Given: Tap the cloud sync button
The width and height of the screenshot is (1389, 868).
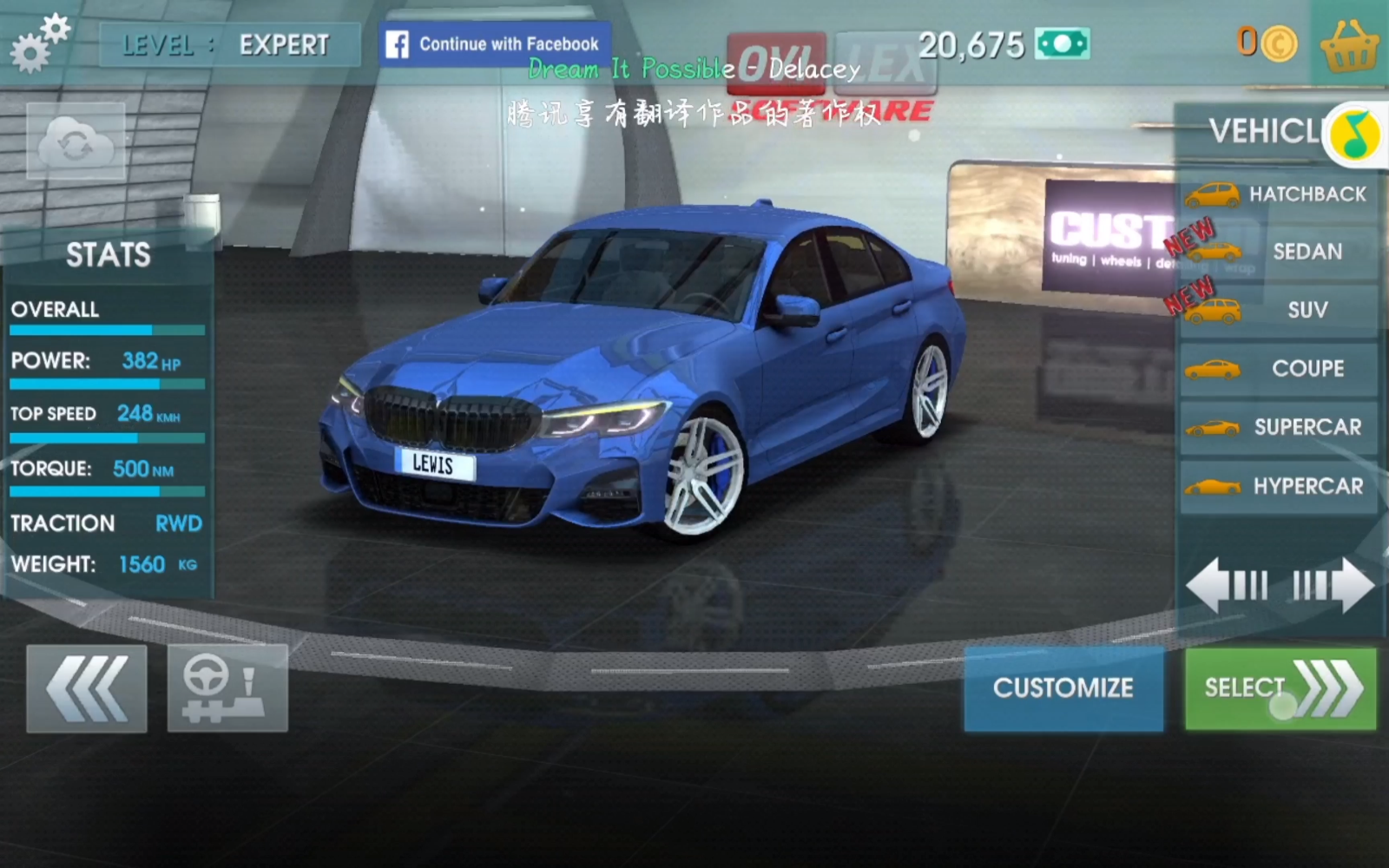Looking at the screenshot, I should [76, 141].
